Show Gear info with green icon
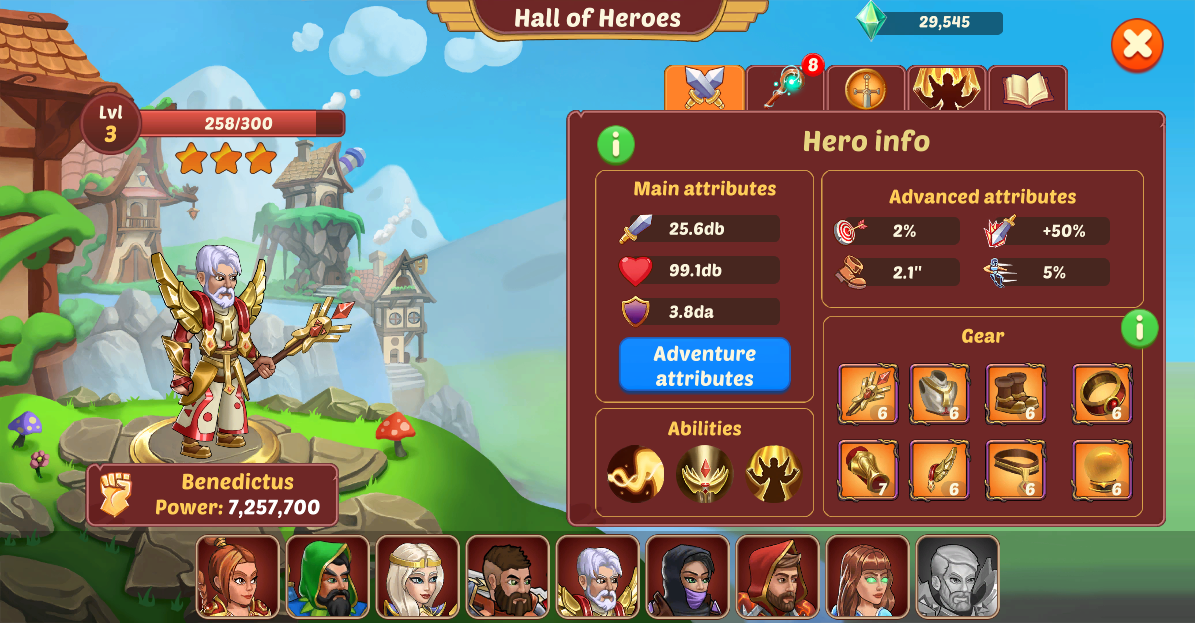The width and height of the screenshot is (1195, 623). [1139, 328]
